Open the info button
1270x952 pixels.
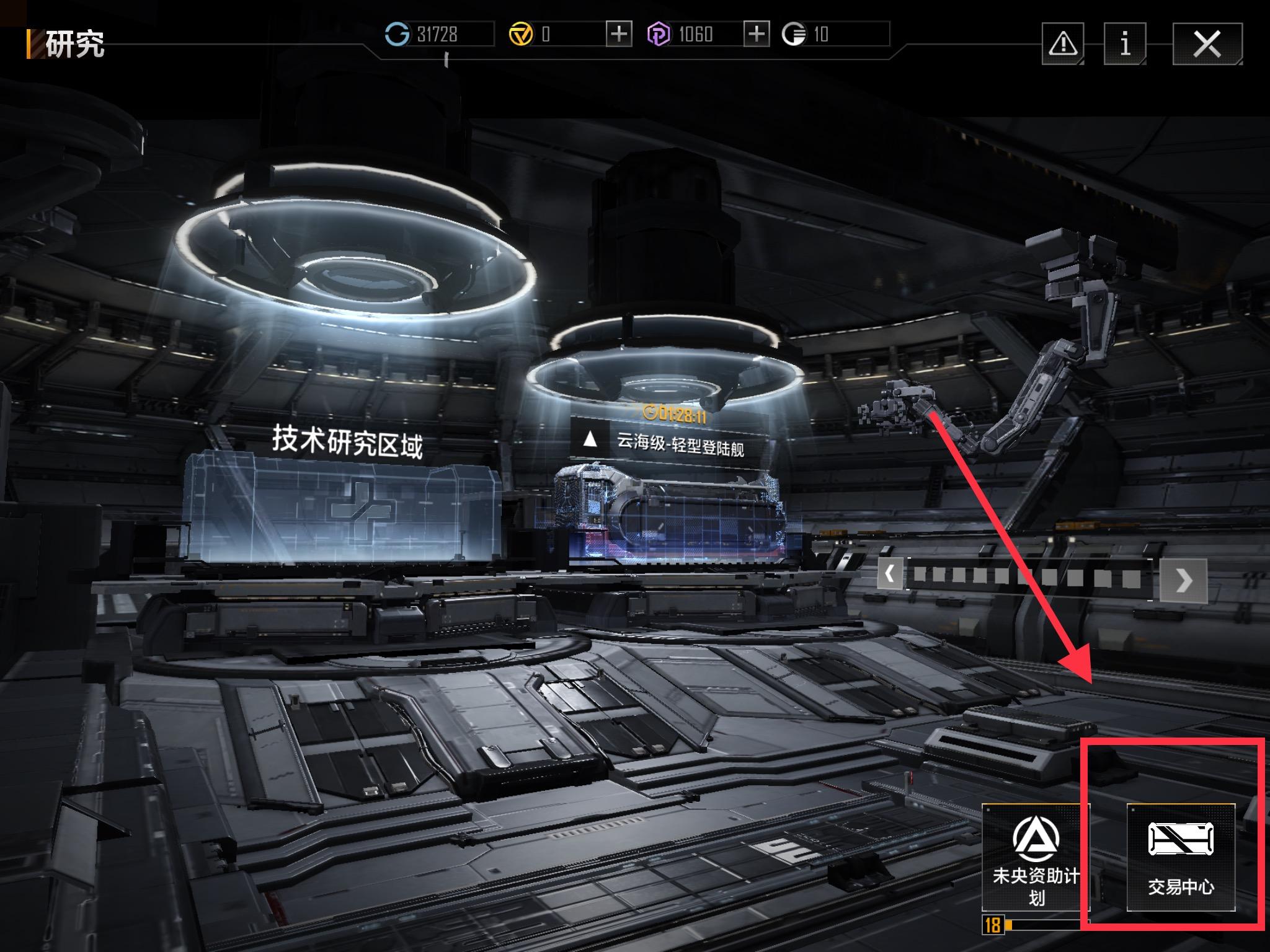(1124, 44)
